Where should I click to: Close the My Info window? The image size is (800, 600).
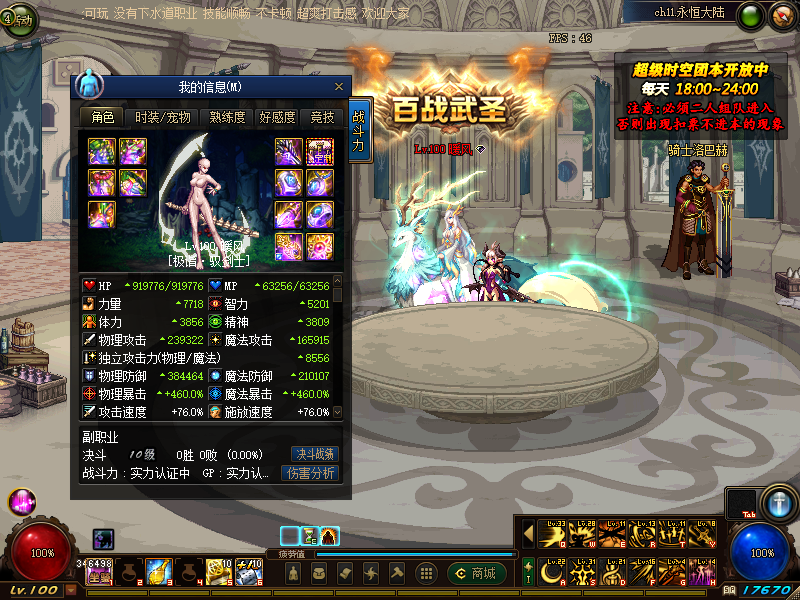tap(339, 87)
